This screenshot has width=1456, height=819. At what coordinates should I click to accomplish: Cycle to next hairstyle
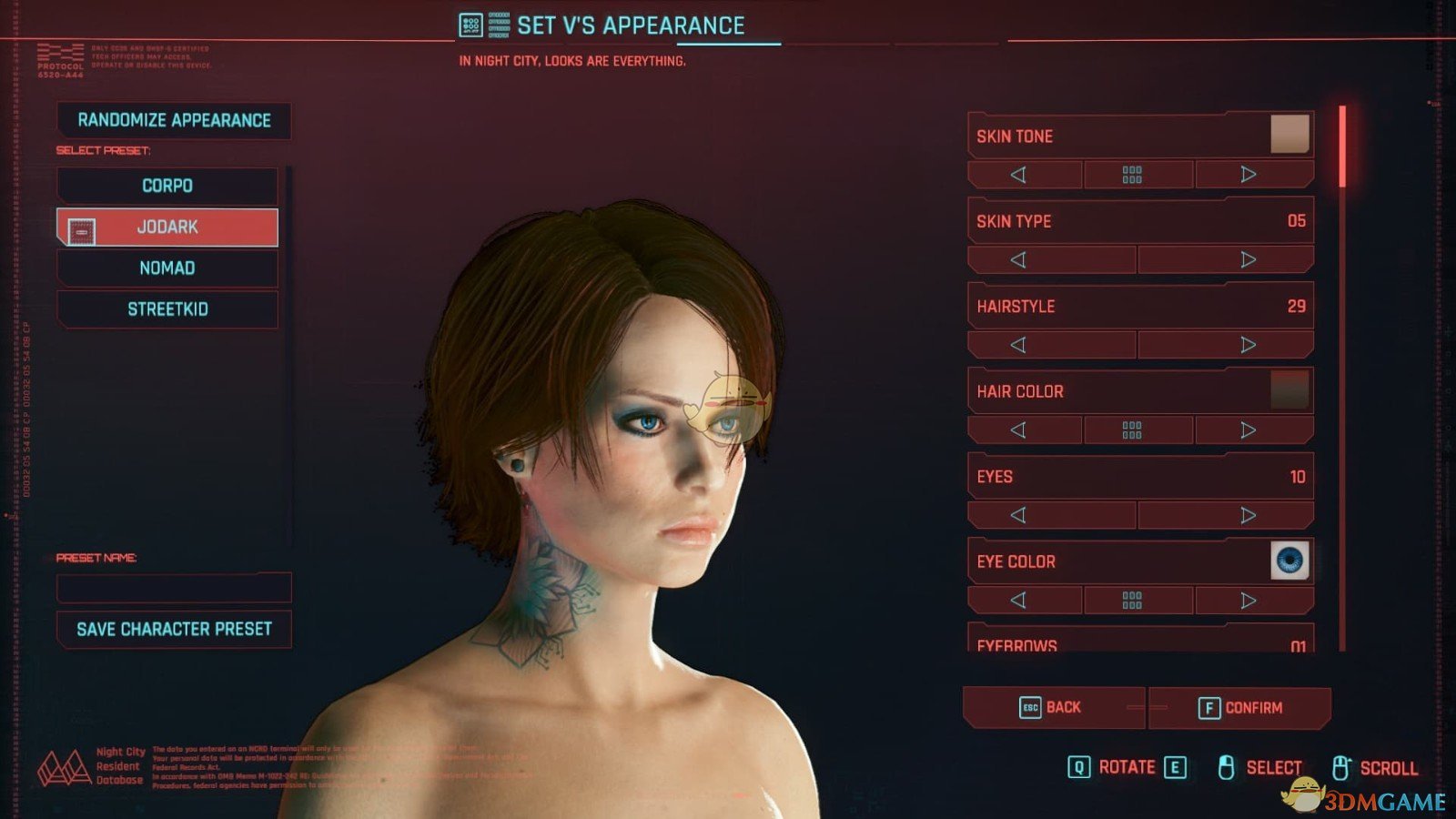[1249, 345]
